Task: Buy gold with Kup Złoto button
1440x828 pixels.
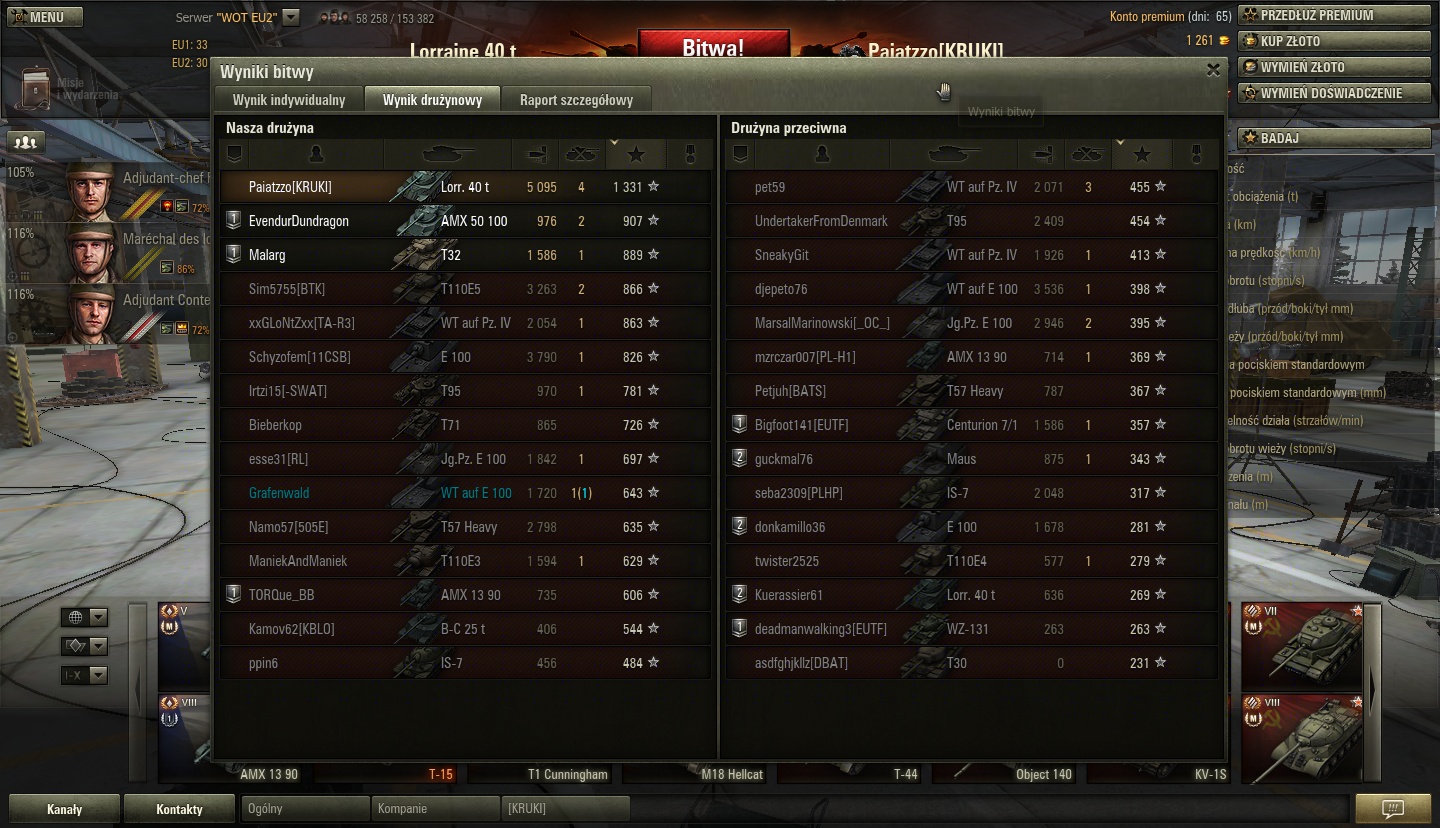Action: (x=1335, y=41)
